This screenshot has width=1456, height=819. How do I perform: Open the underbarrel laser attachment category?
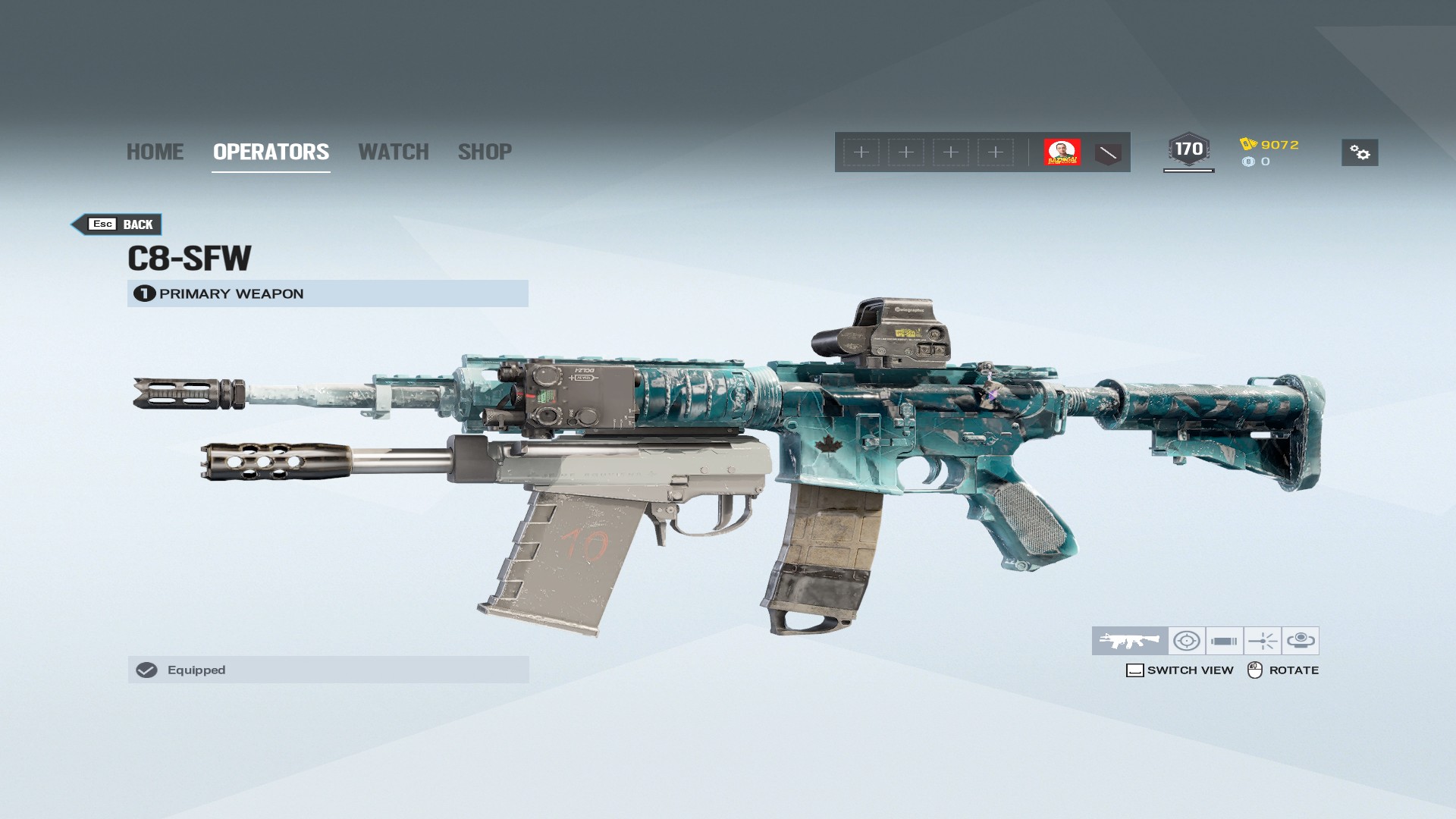[x=1264, y=641]
